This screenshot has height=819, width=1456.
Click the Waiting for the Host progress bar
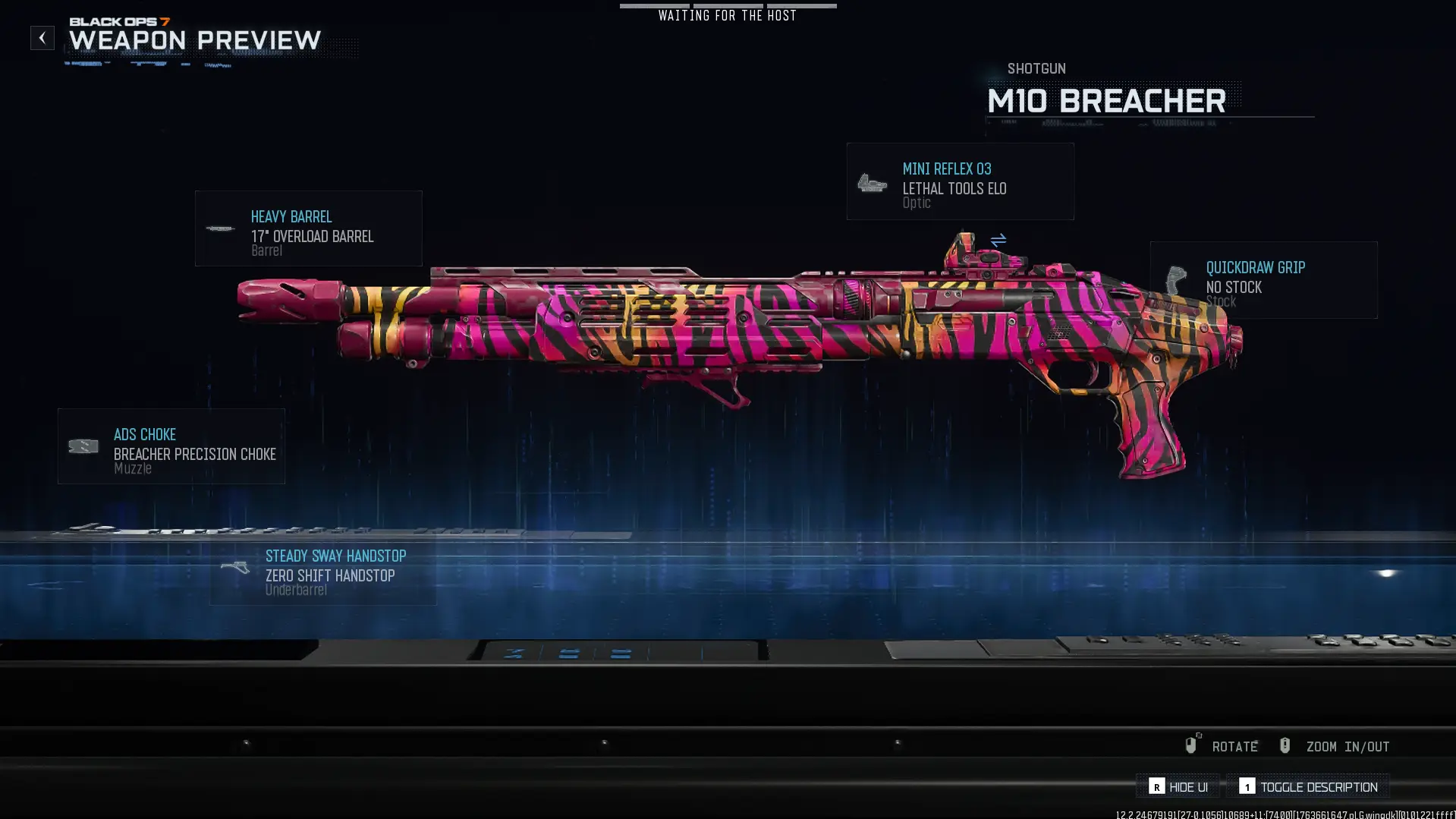pyautogui.click(x=728, y=6)
